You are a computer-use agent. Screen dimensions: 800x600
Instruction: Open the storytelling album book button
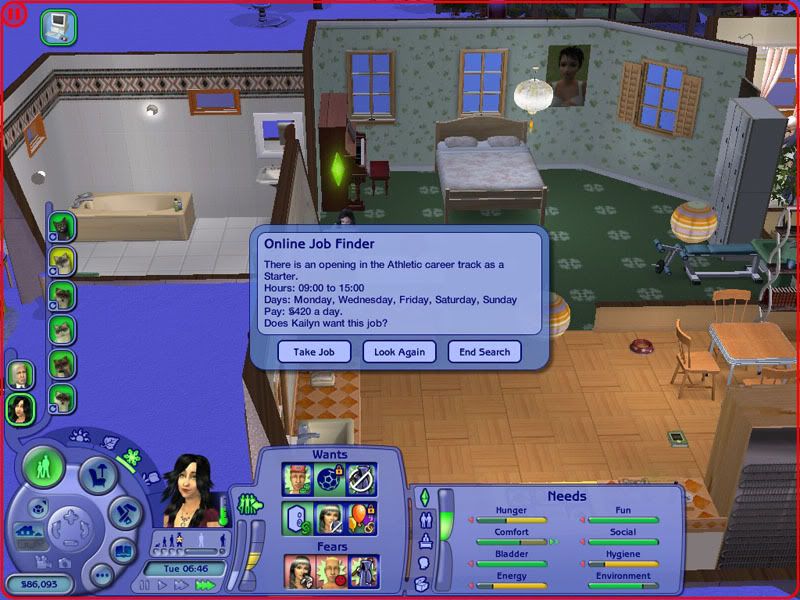[x=122, y=550]
